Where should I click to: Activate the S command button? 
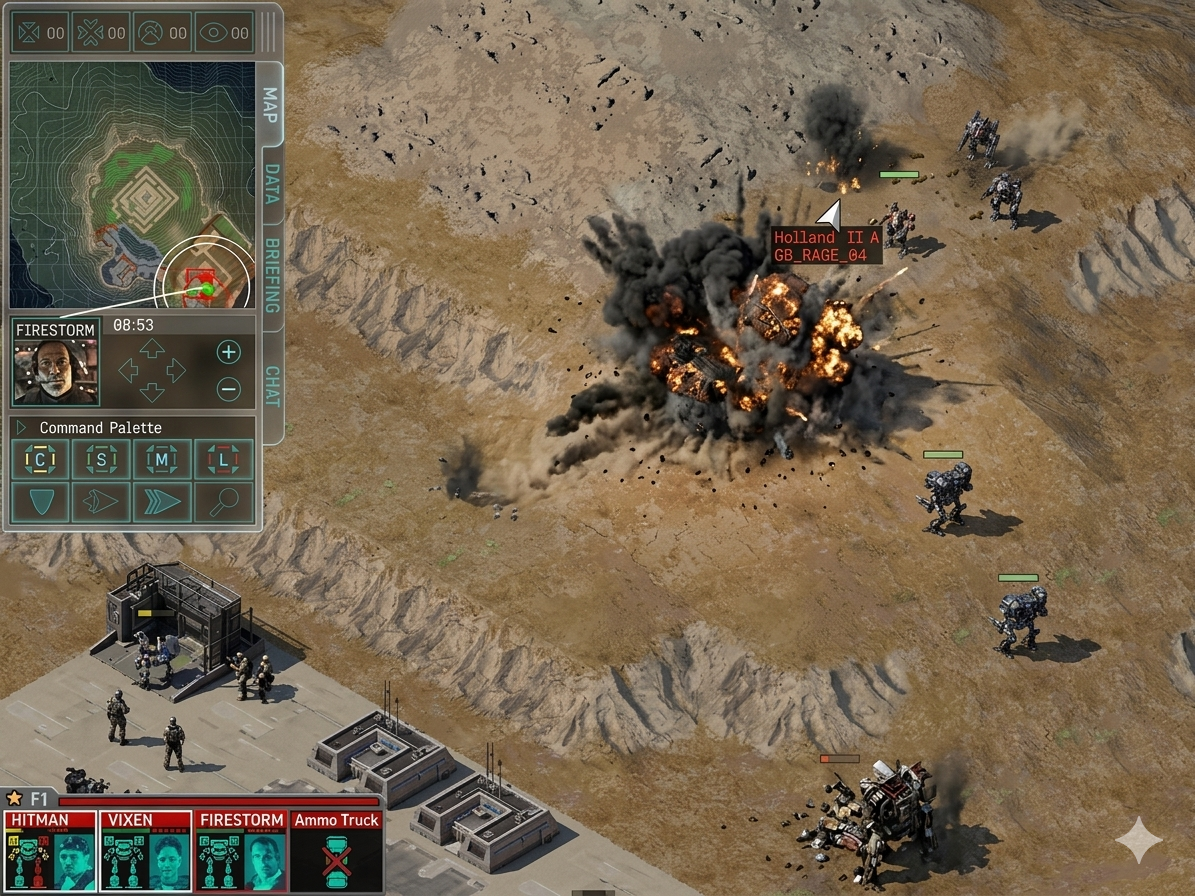[101, 460]
